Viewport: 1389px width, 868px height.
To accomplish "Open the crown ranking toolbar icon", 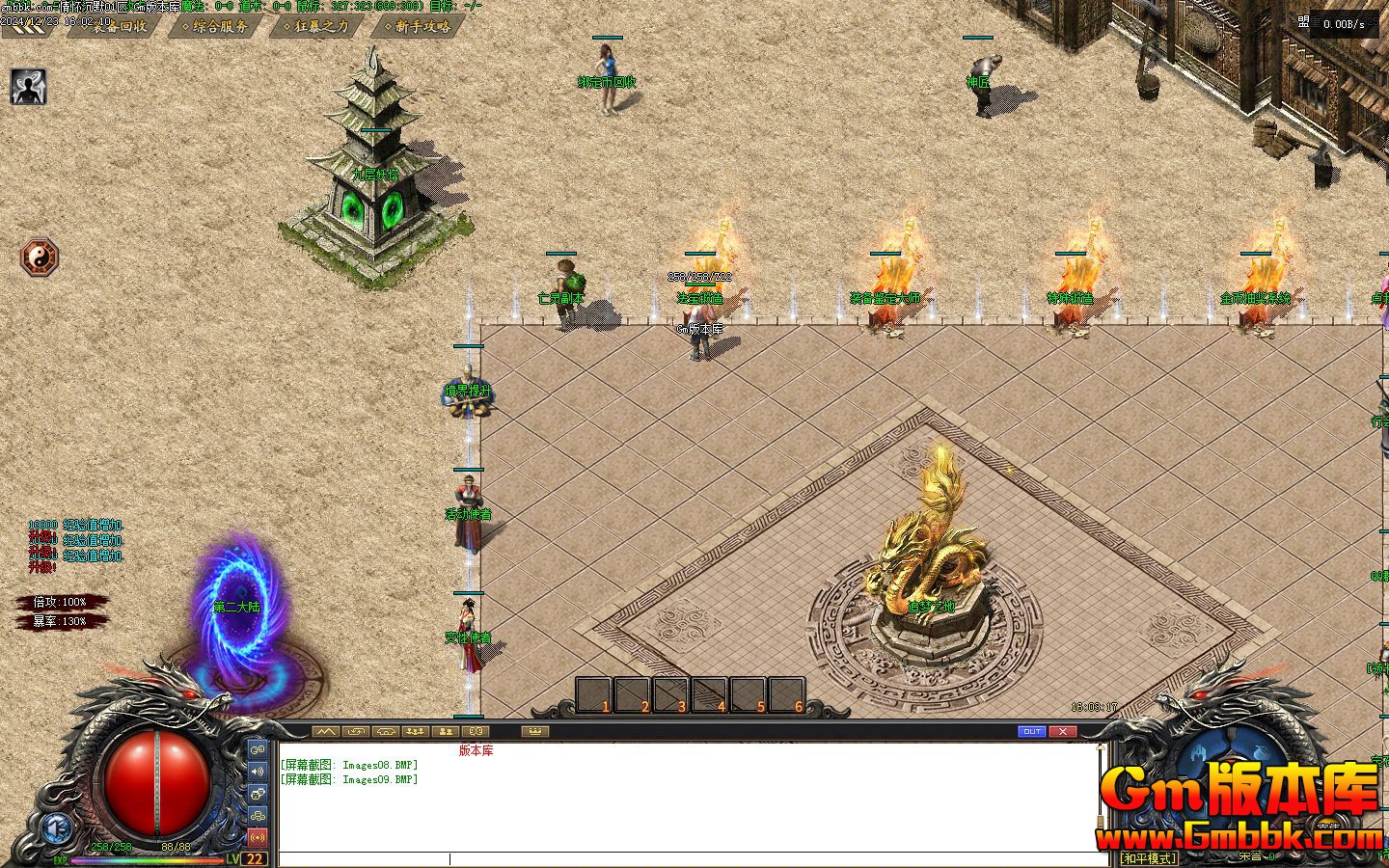I will coord(535,730).
